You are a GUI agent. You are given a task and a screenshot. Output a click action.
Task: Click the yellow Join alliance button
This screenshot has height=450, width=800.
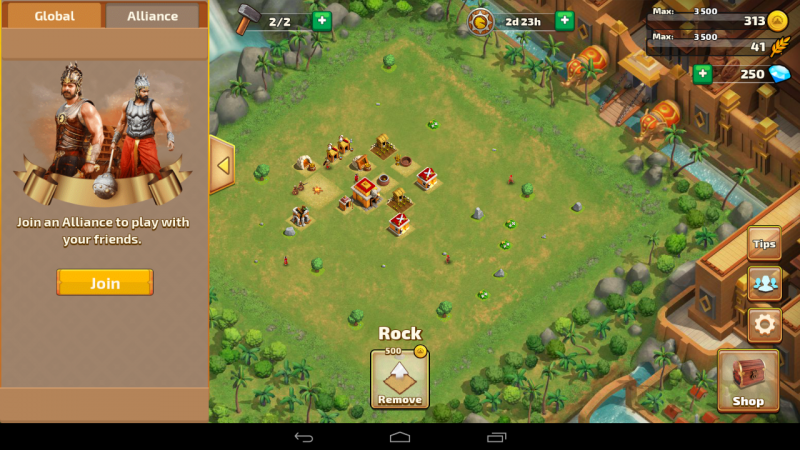tap(105, 283)
